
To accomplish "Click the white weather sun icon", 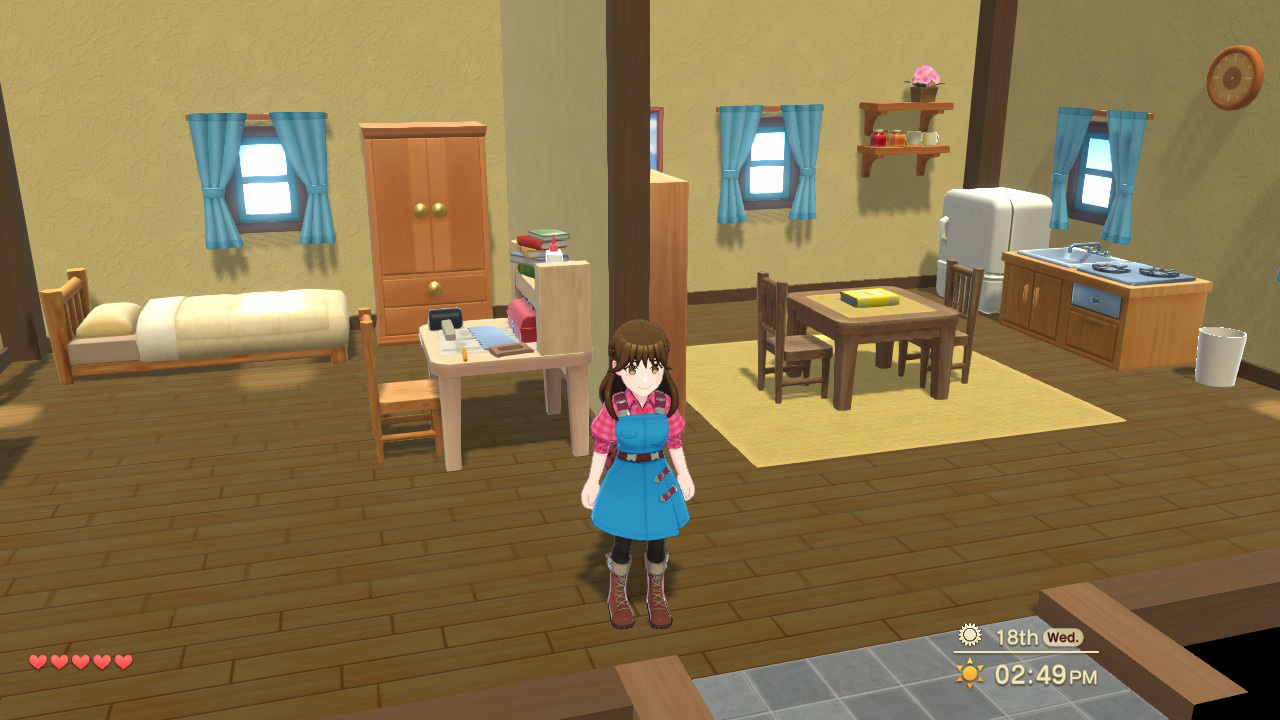I will tap(969, 636).
